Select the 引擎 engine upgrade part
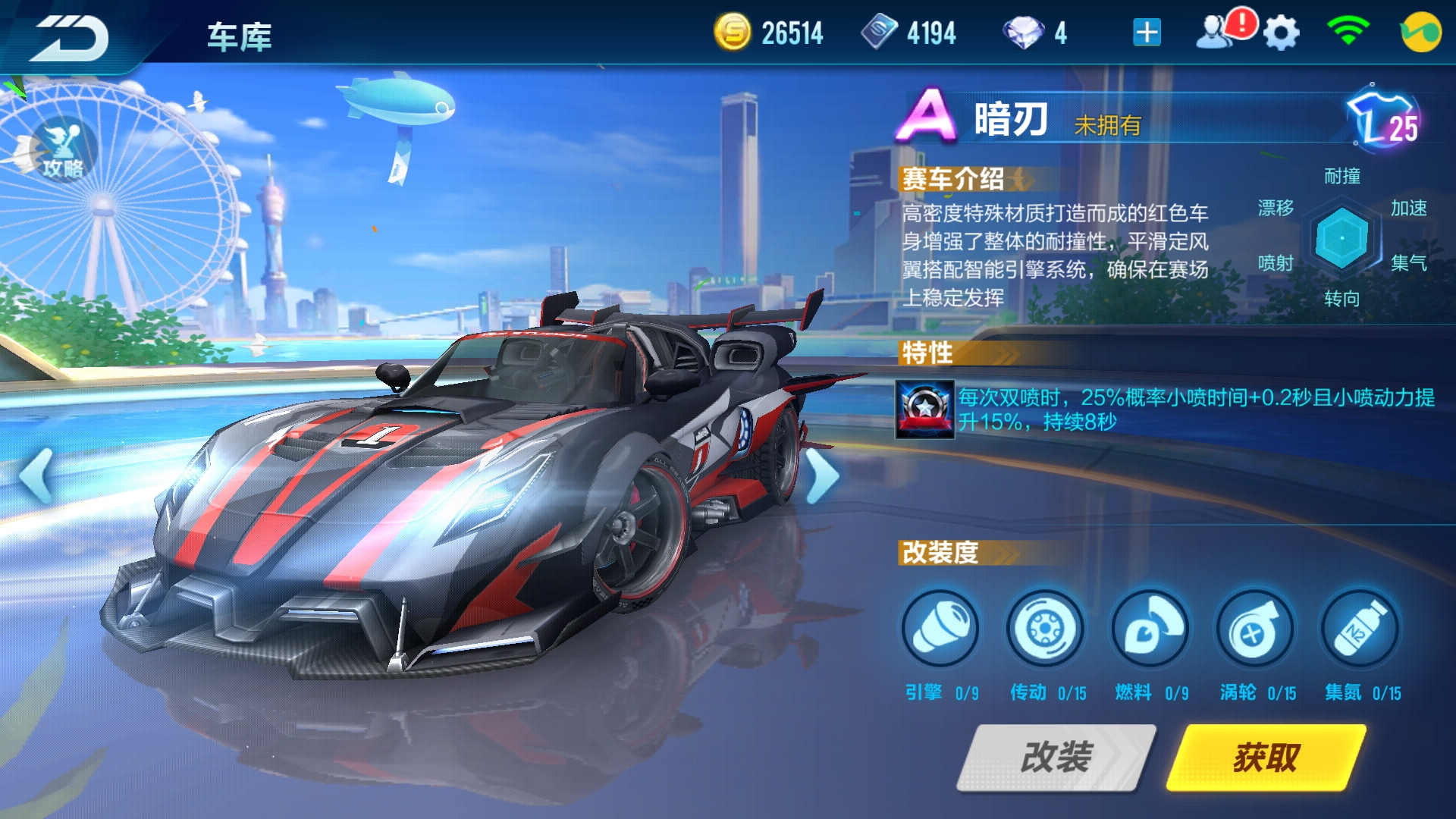1456x819 pixels. click(940, 629)
